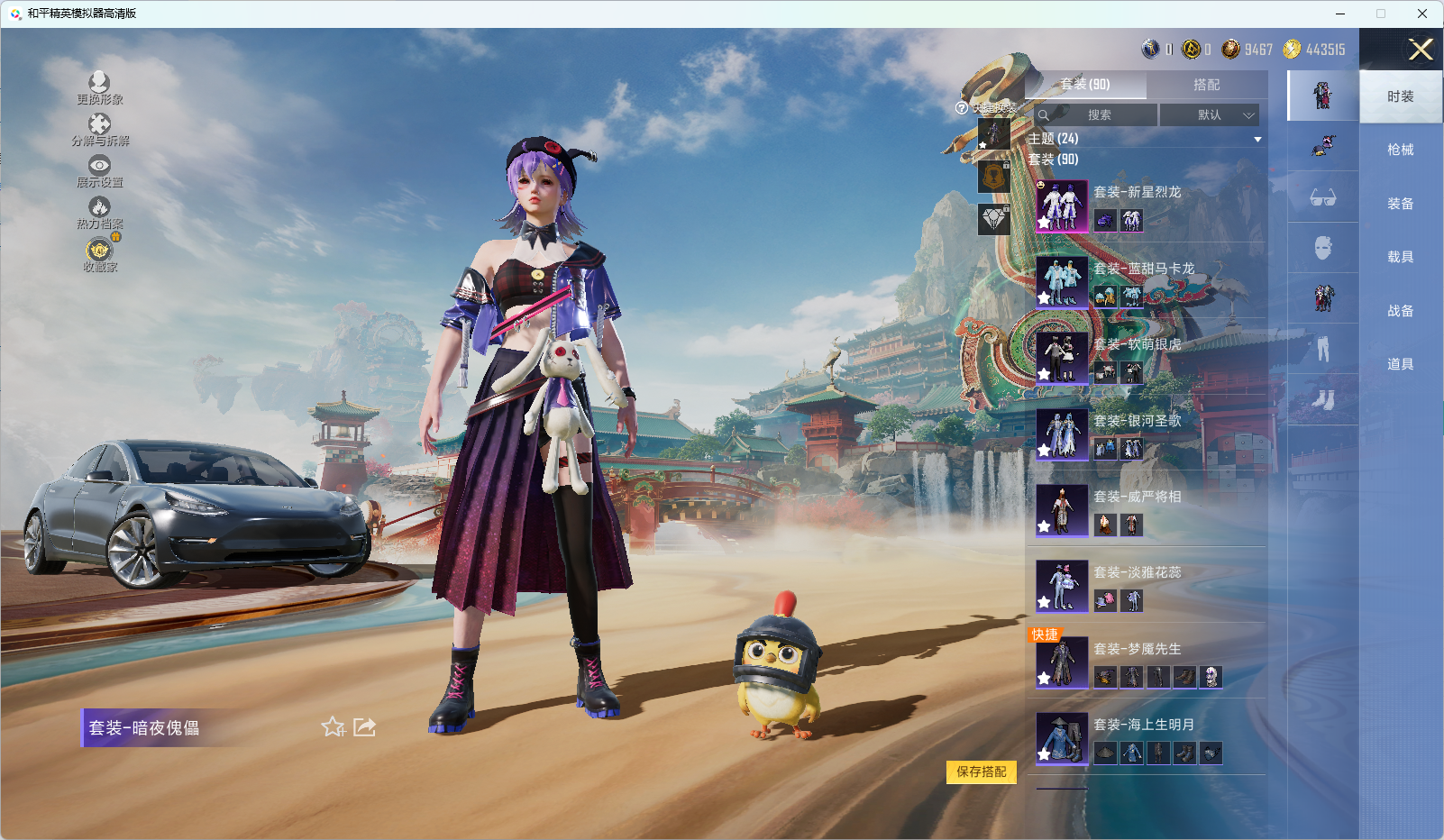The image size is (1444, 840).
Task: Switch to the 搭配 tab
Action: (x=1206, y=85)
